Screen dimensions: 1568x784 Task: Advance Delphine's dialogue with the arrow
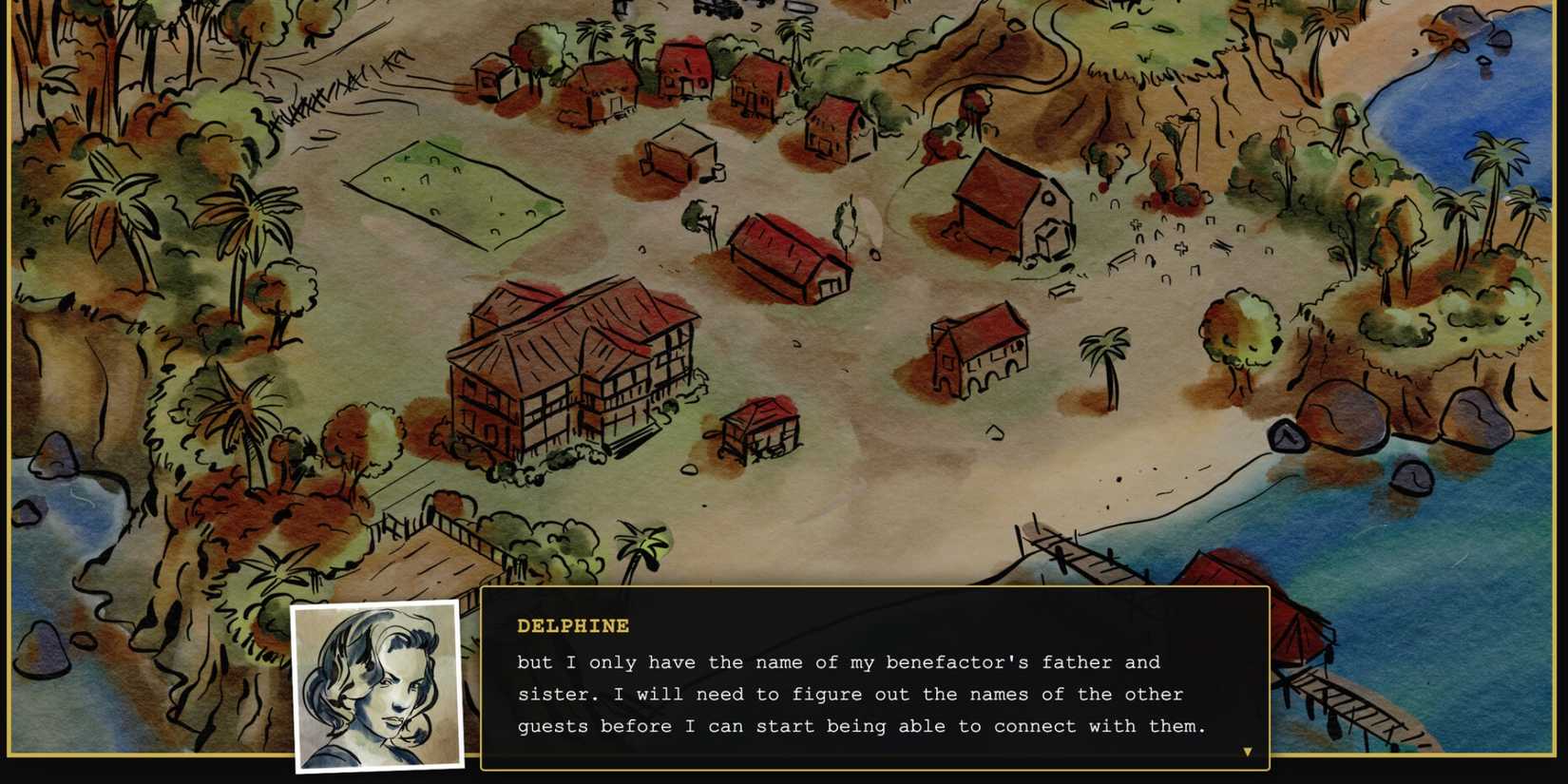point(1246,750)
